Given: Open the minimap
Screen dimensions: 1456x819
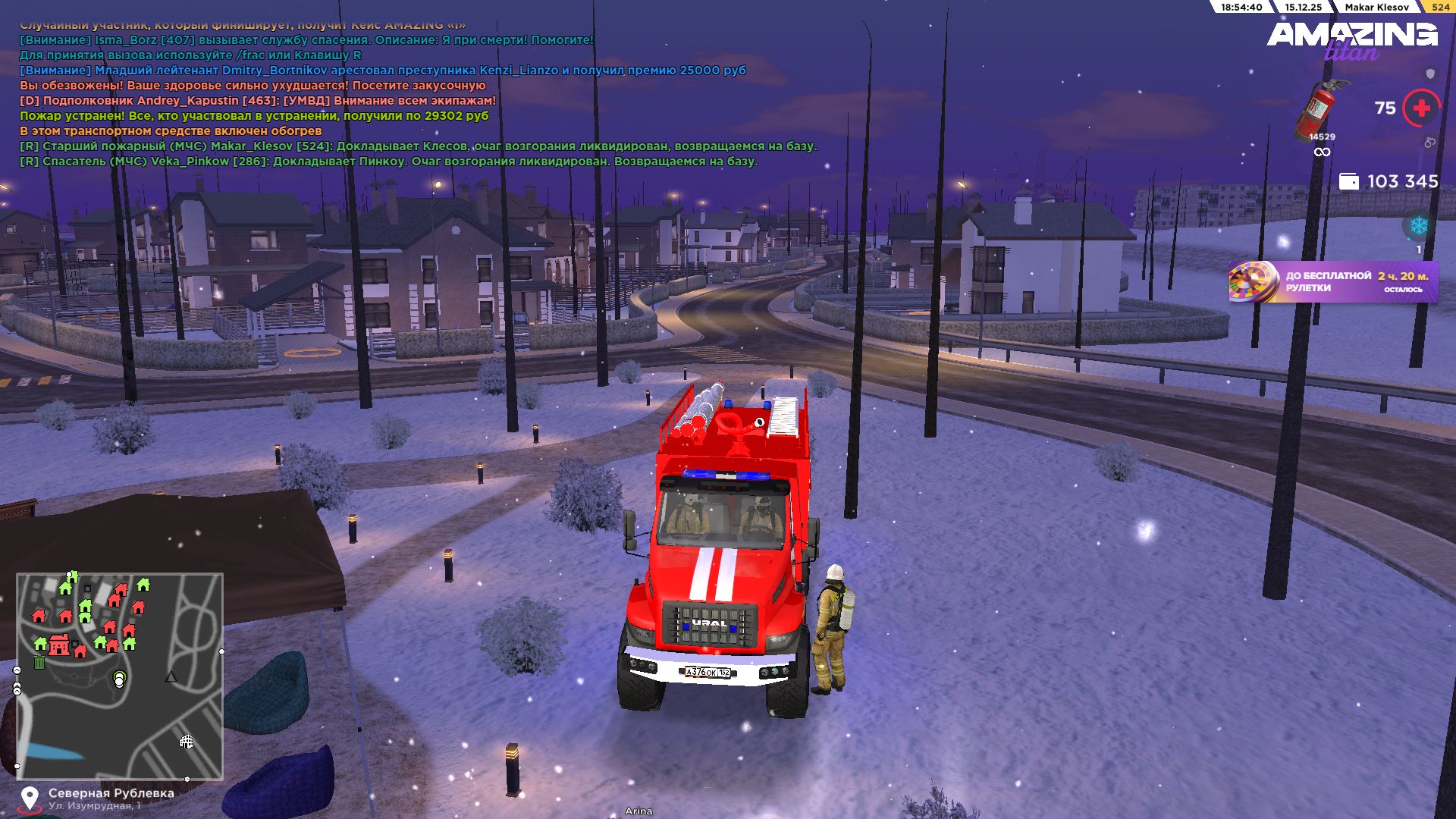Looking at the screenshot, I should click(120, 676).
